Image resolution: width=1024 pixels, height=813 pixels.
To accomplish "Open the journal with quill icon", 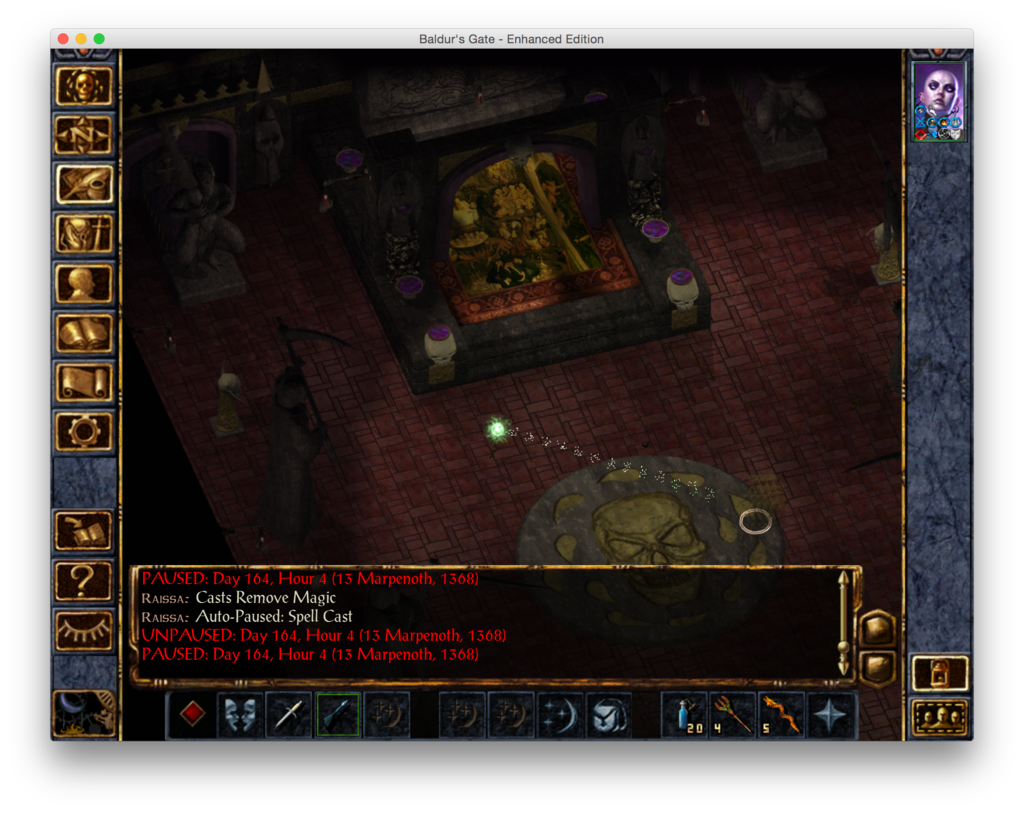I will 83,185.
